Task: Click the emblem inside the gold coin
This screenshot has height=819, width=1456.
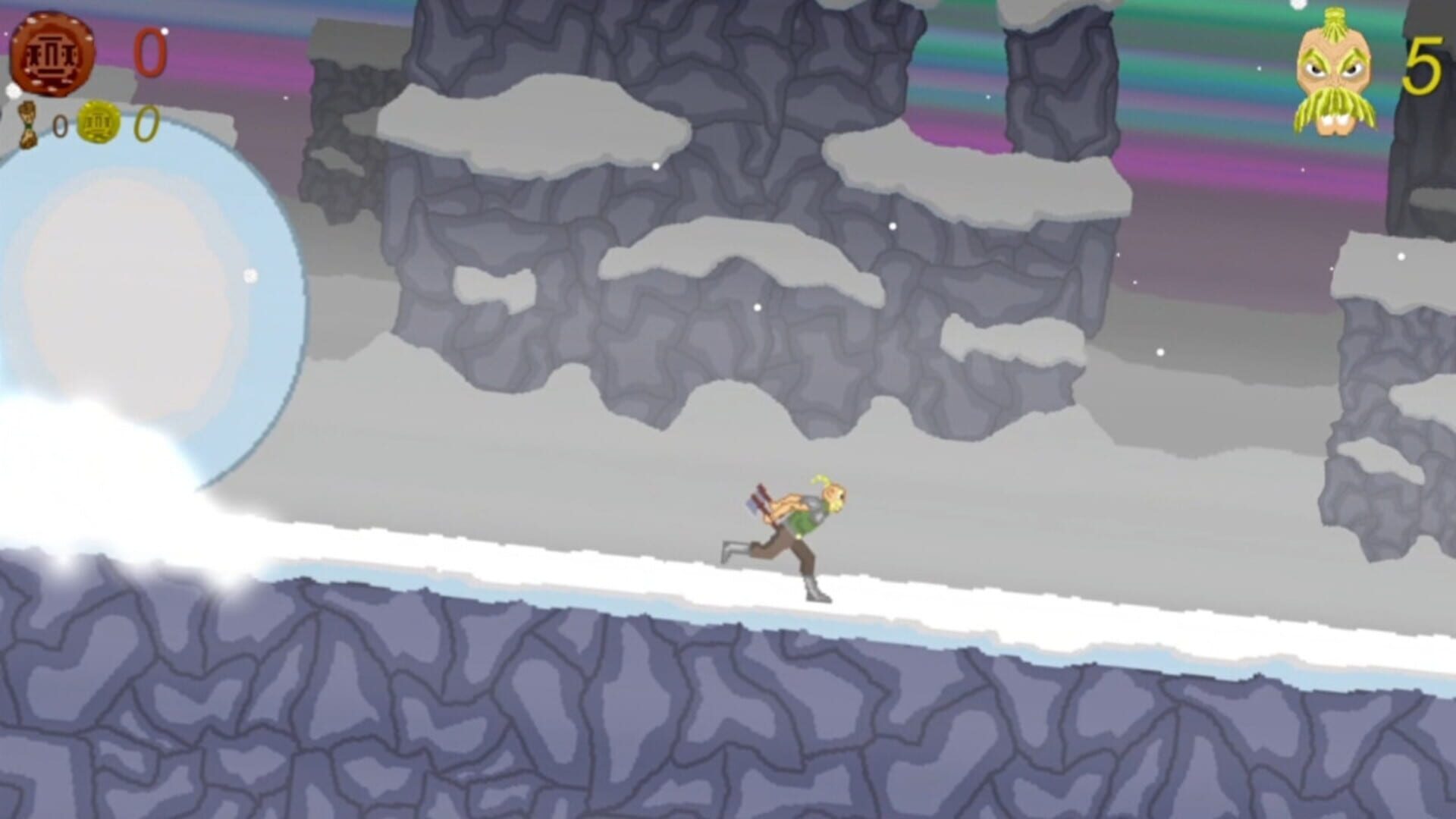Action: [98, 122]
